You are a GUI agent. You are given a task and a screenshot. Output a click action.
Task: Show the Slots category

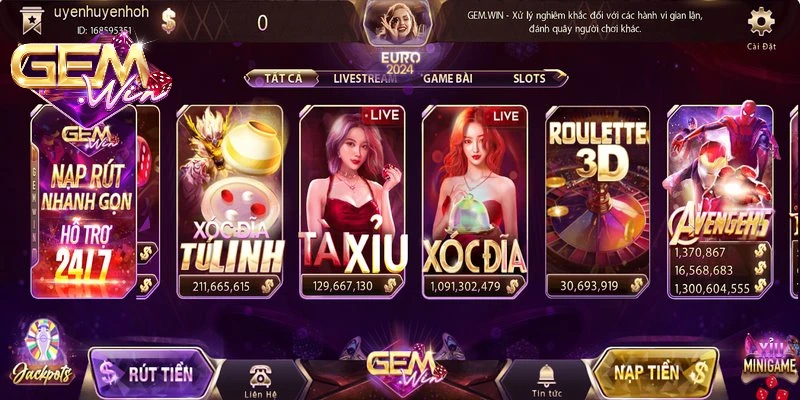pyautogui.click(x=529, y=77)
